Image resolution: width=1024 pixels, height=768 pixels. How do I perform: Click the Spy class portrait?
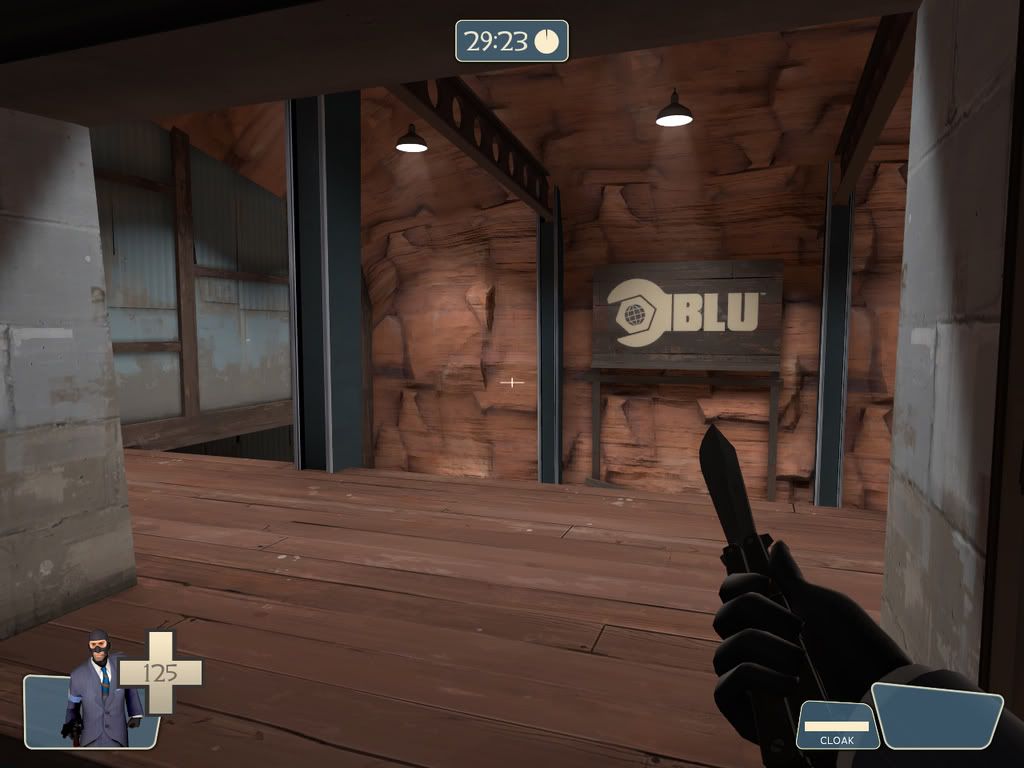coord(100,692)
